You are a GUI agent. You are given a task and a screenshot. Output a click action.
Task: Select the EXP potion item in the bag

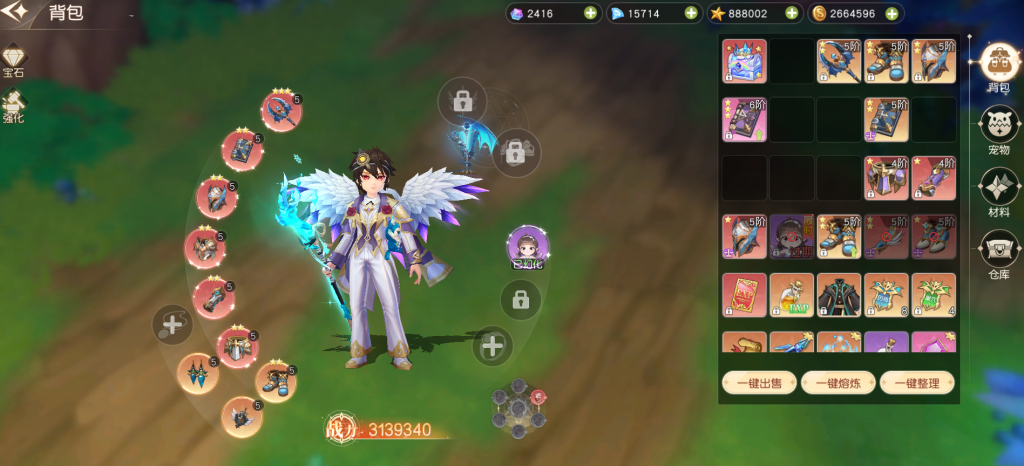click(791, 294)
